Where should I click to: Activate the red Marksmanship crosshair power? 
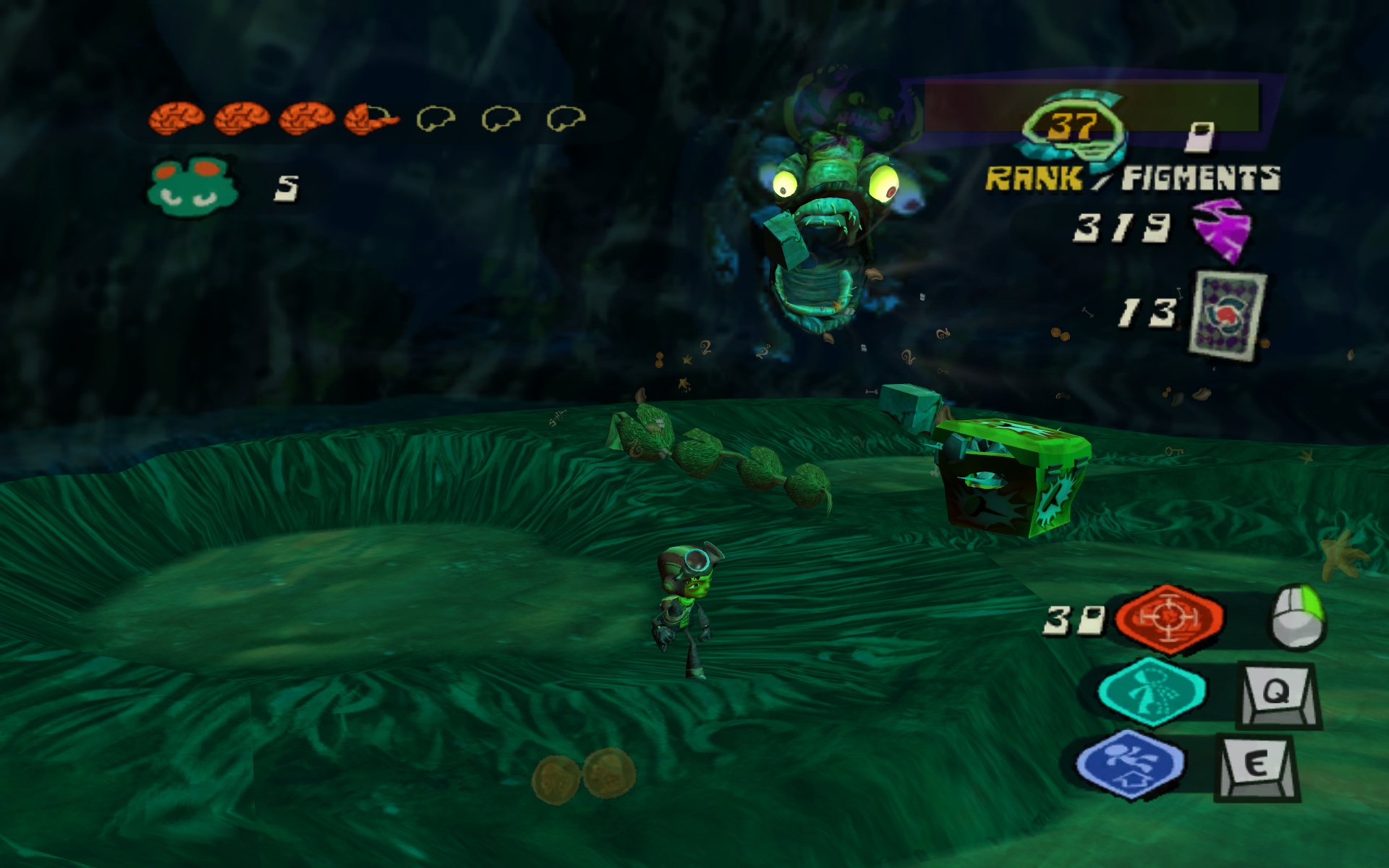[1168, 618]
